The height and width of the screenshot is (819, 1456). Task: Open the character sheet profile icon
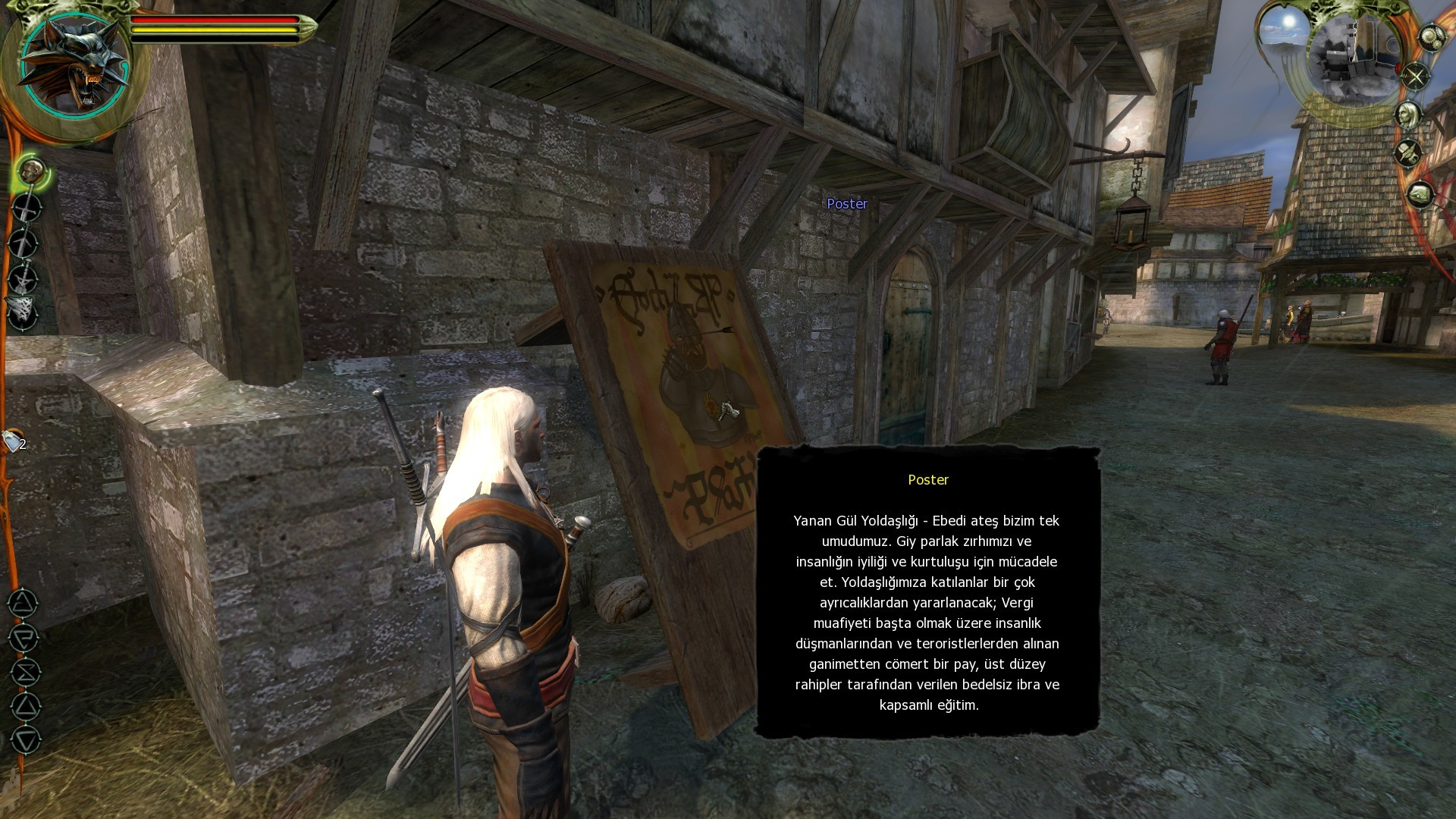(x=1408, y=115)
